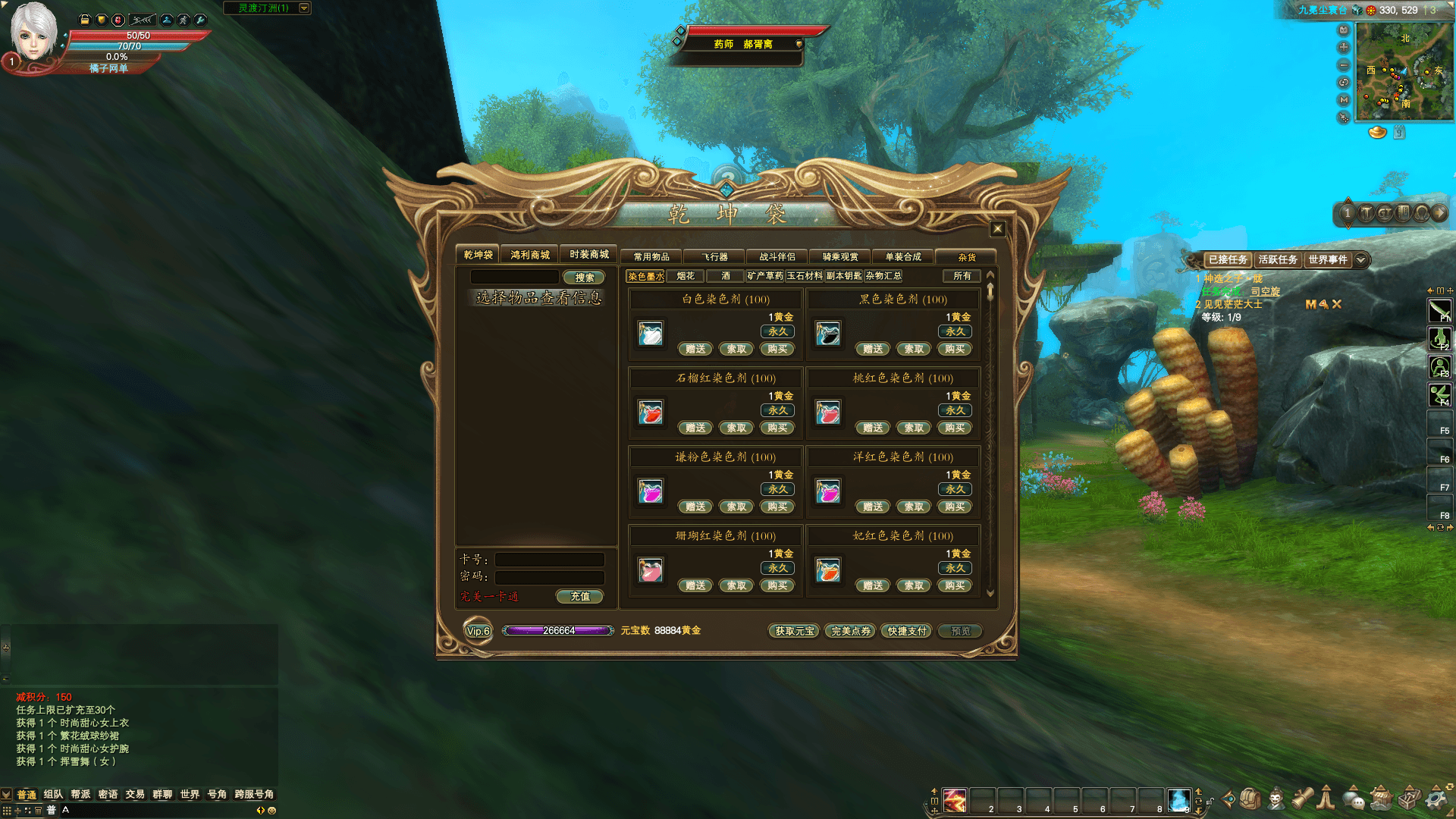Select the 飞行器 category tab
Image resolution: width=1456 pixels, height=819 pixels.
(714, 257)
